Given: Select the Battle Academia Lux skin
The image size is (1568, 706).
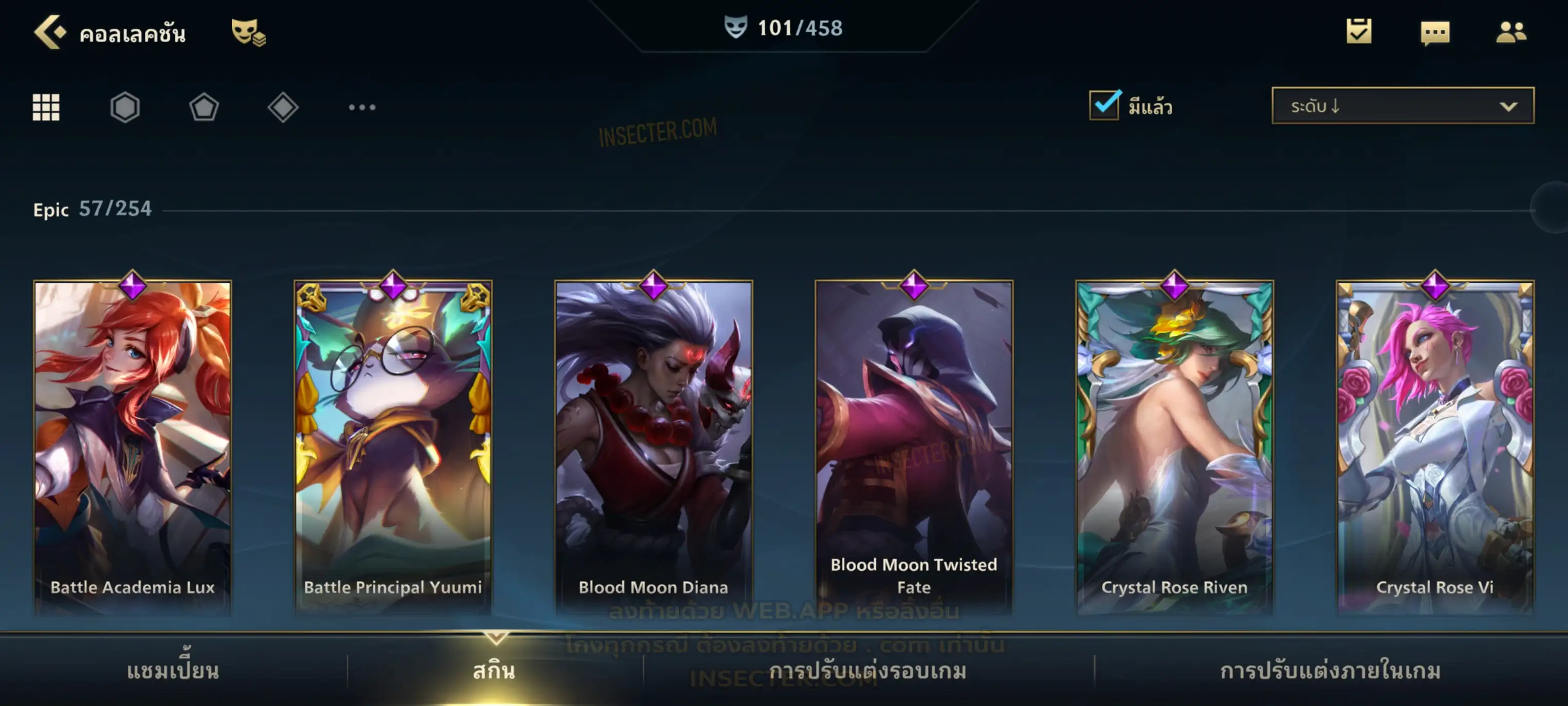Looking at the screenshot, I should pos(133,445).
